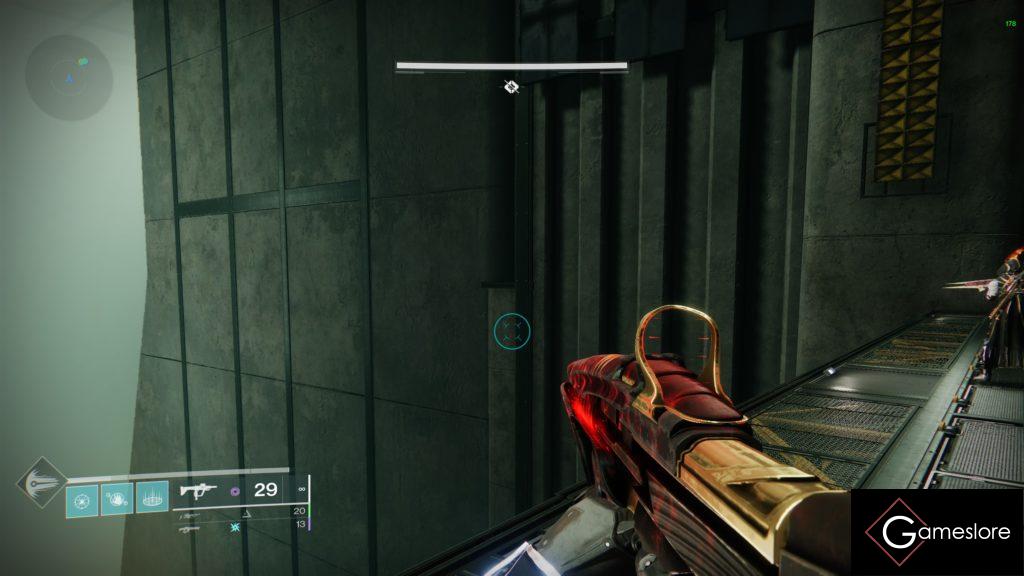Viewport: 1024px width, 576px height.
Task: Activate the class ability rift icon
Action: click(x=151, y=499)
